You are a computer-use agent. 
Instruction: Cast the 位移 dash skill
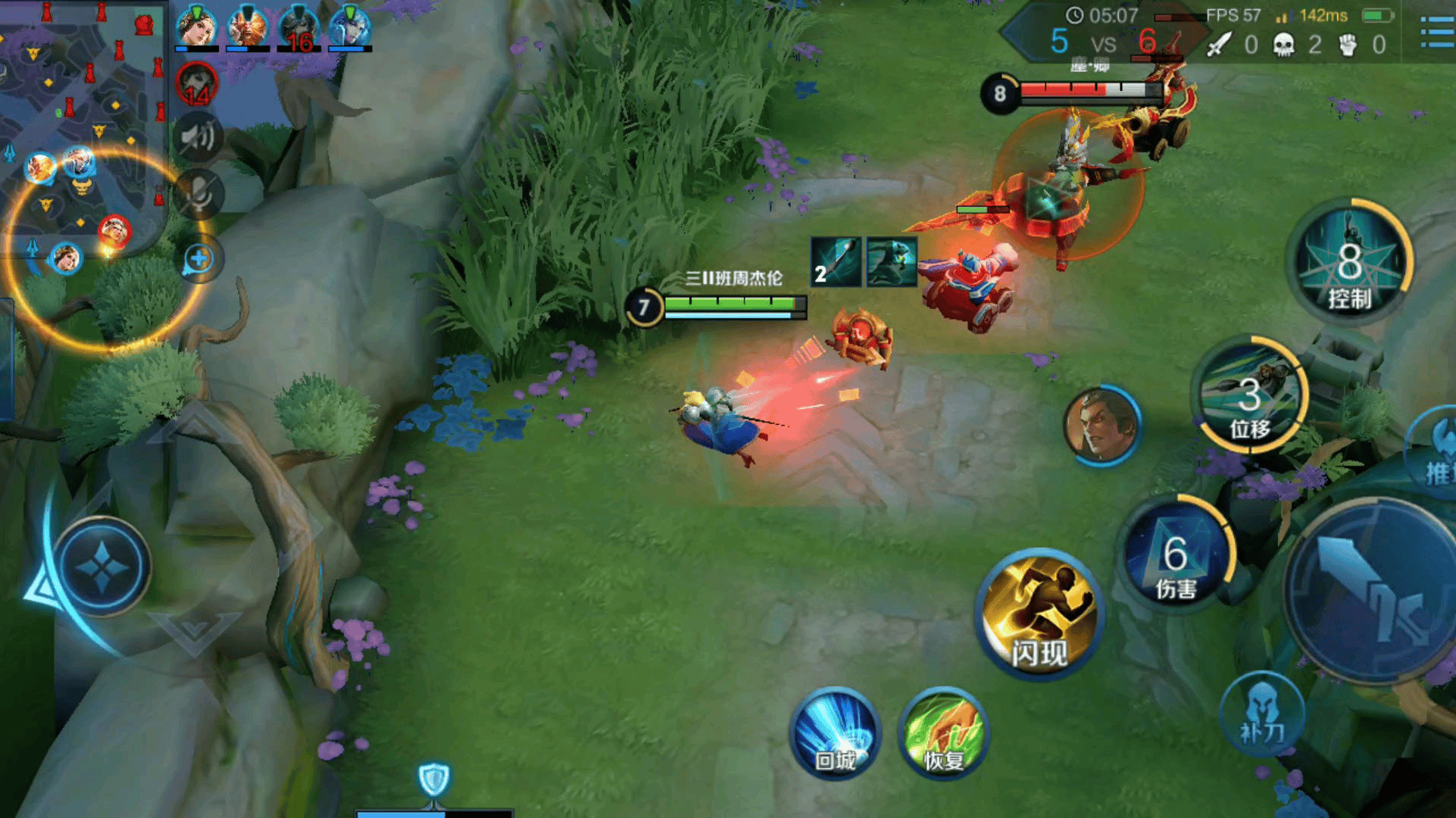1250,395
